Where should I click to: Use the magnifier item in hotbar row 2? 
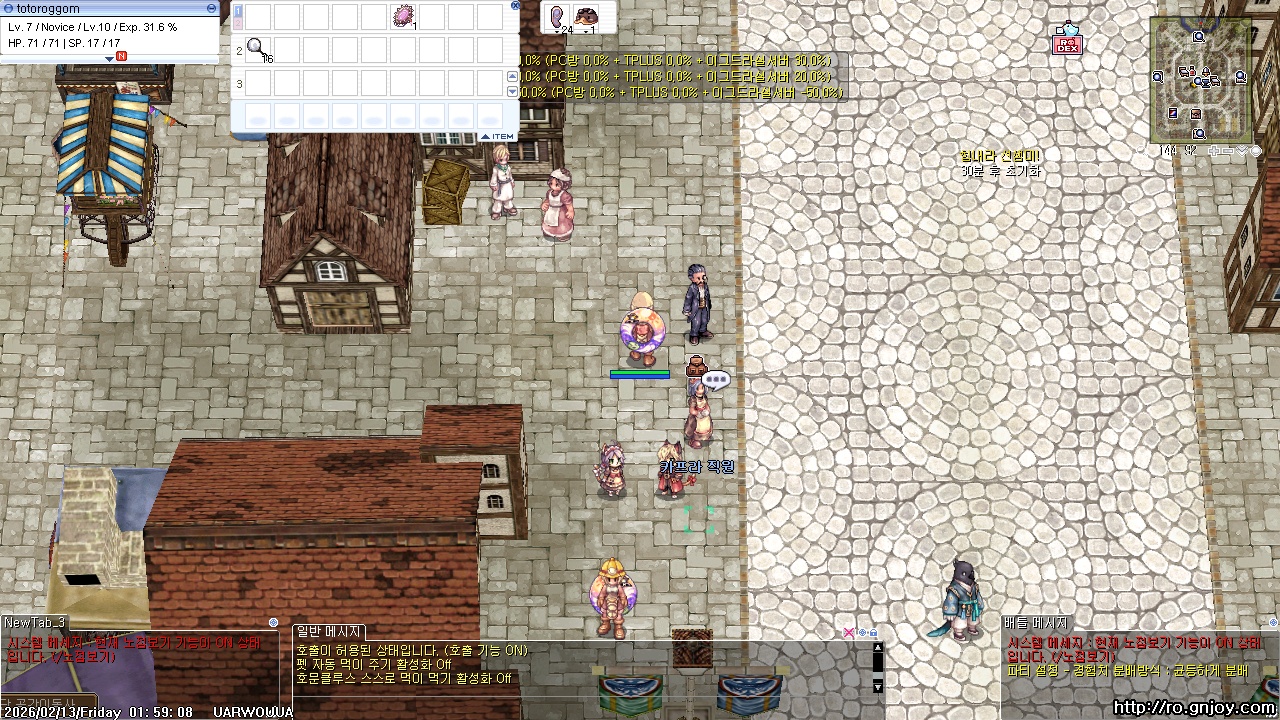point(257,49)
